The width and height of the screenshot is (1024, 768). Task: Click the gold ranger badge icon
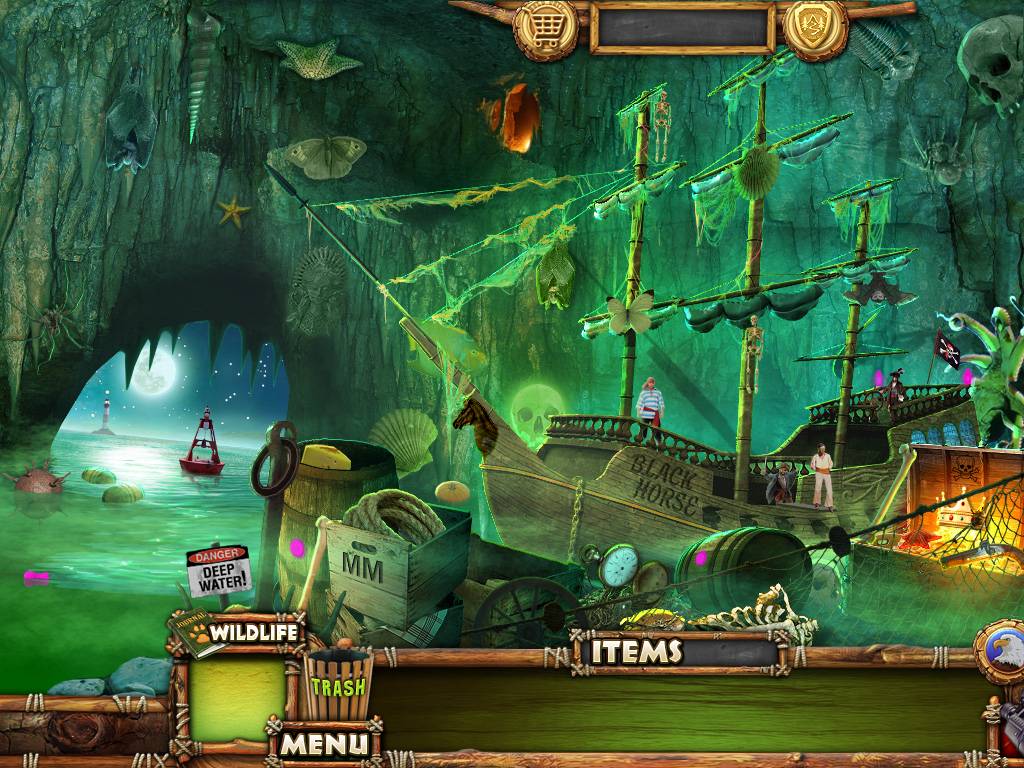(x=815, y=27)
